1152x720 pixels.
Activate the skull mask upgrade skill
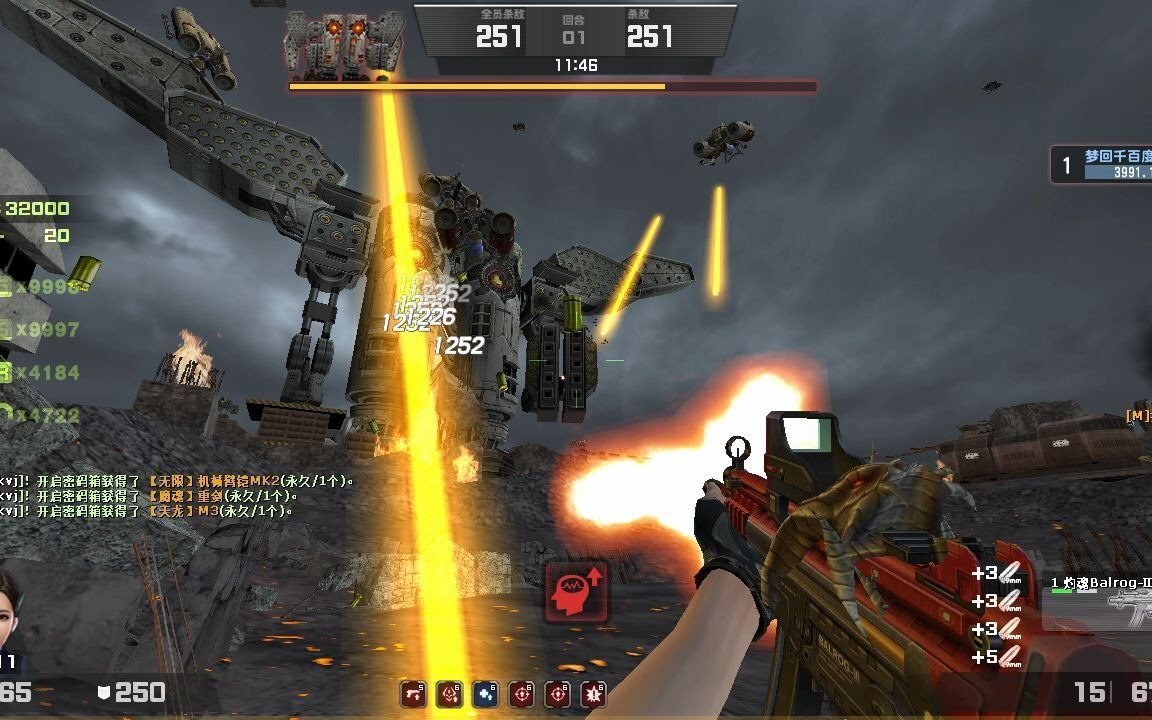click(449, 693)
